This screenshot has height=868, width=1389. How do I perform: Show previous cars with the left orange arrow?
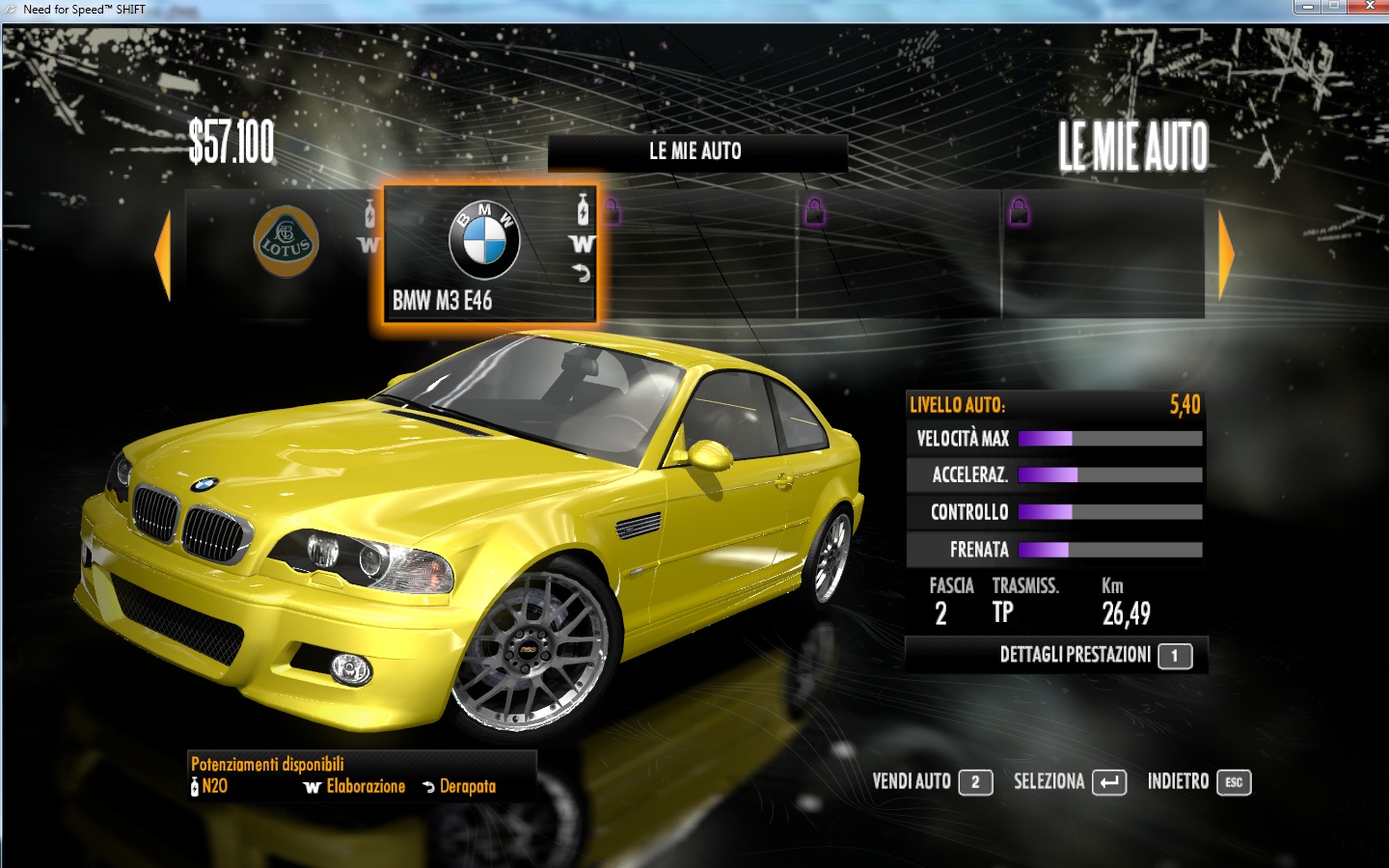pyautogui.click(x=163, y=255)
